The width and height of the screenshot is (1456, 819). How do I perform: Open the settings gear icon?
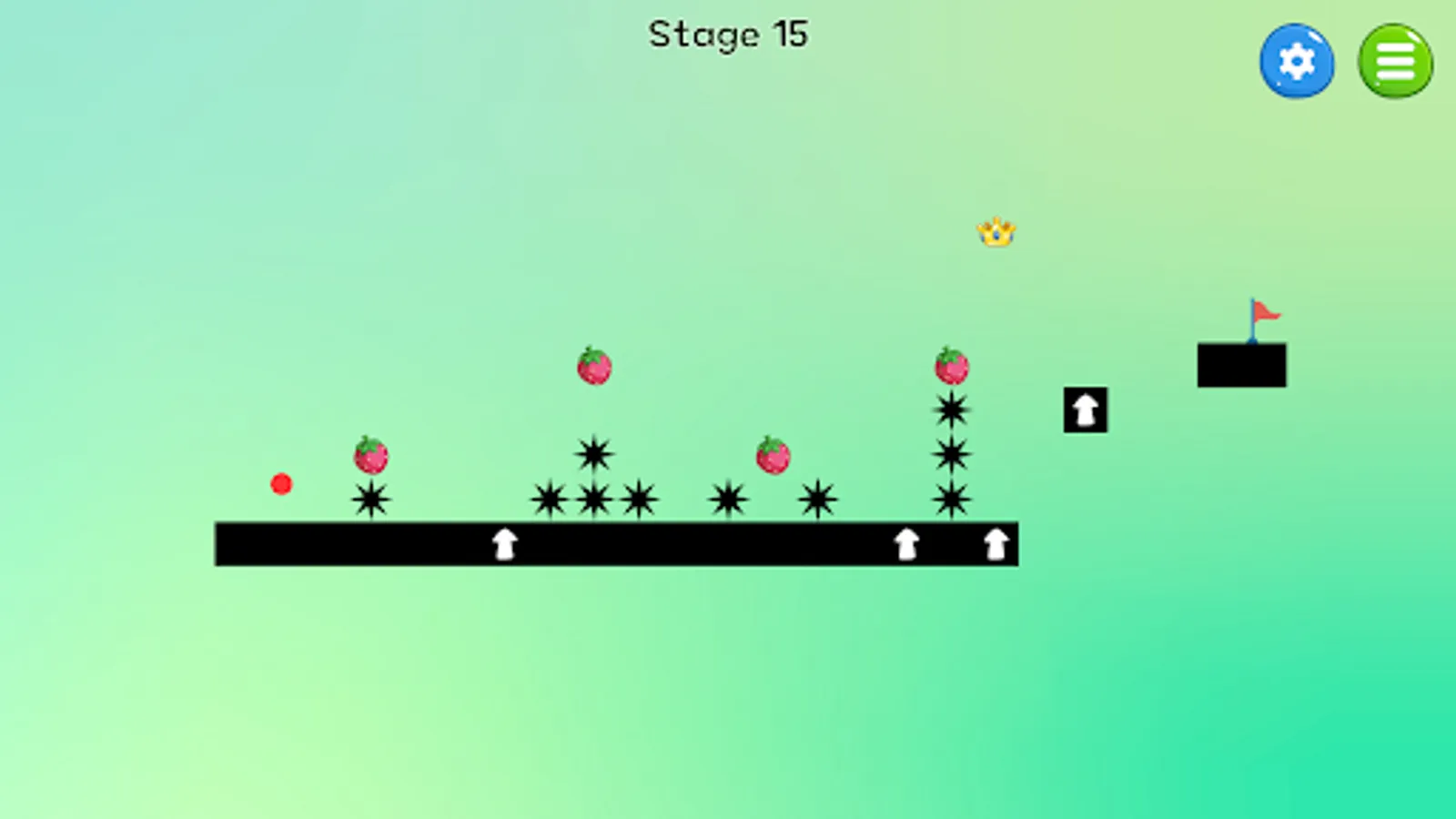point(1297,60)
